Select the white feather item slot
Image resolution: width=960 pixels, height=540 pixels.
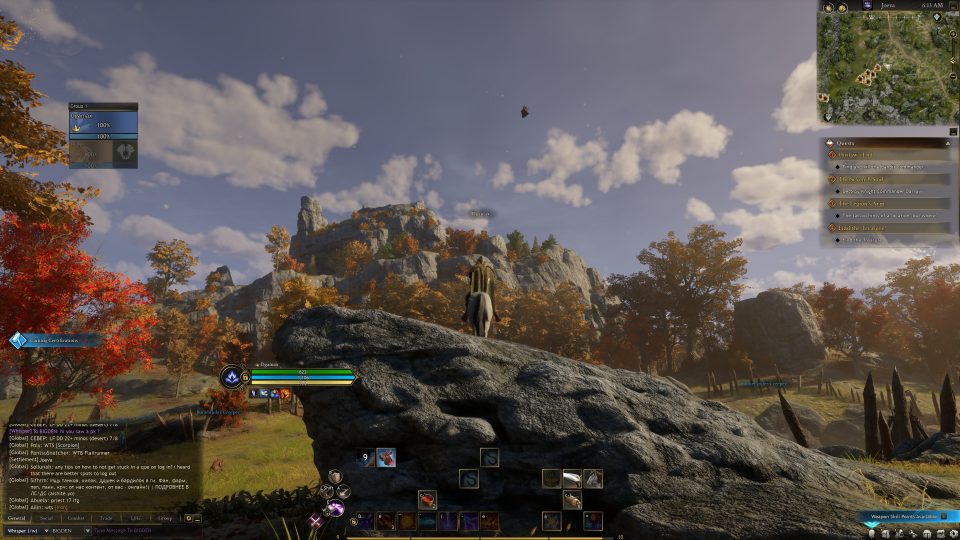[x=571, y=478]
